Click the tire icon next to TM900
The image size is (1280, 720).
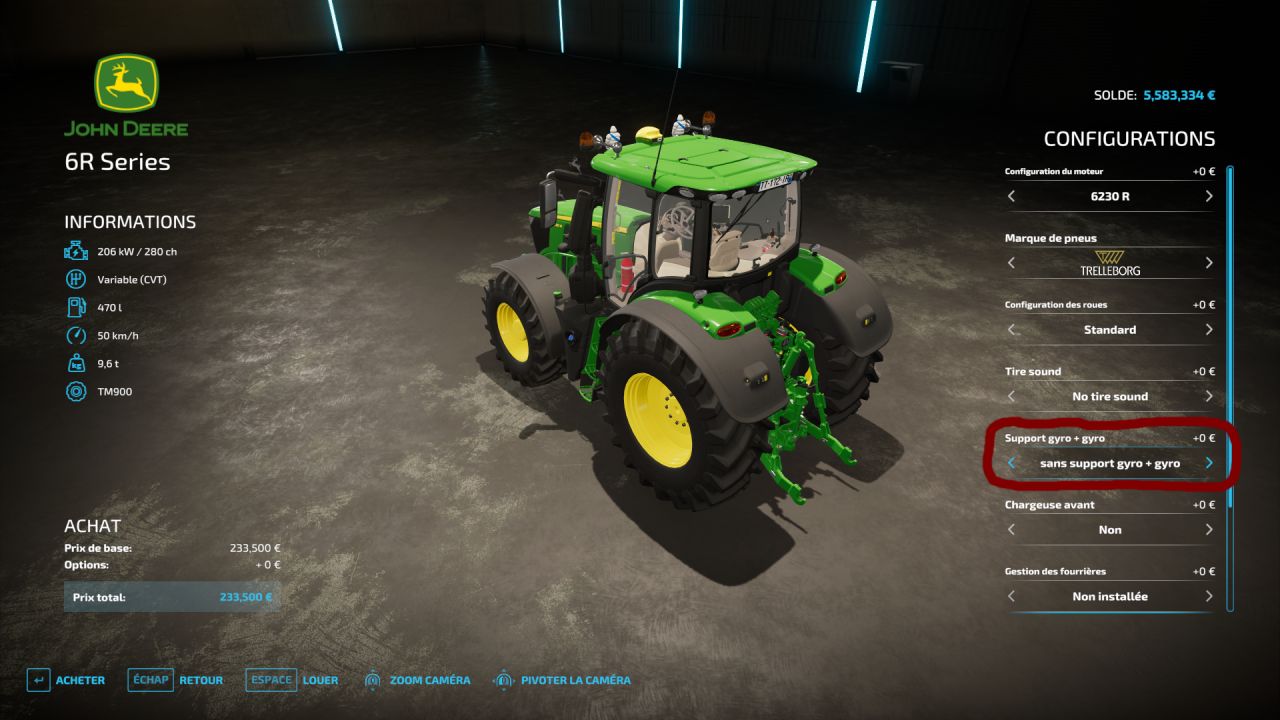click(75, 391)
